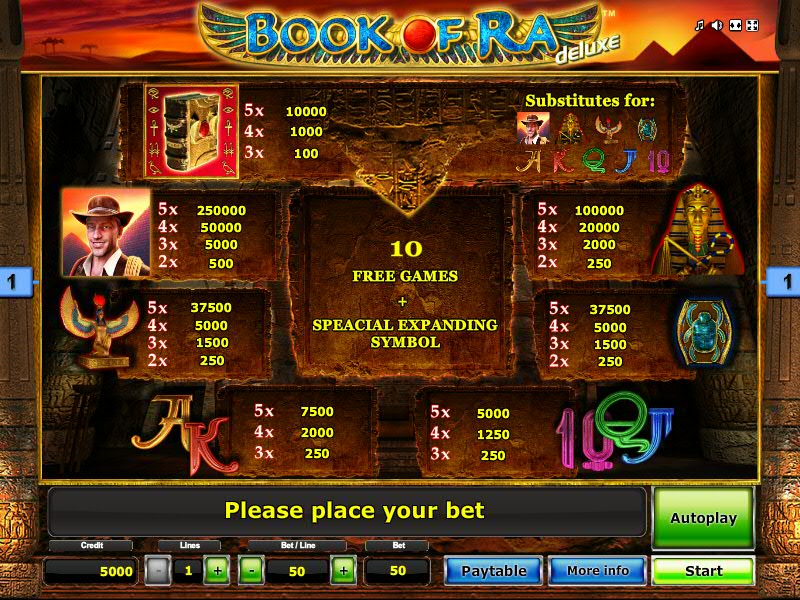800x600 pixels.
Task: Close the Paytable view via Paytable button
Action: (x=493, y=571)
